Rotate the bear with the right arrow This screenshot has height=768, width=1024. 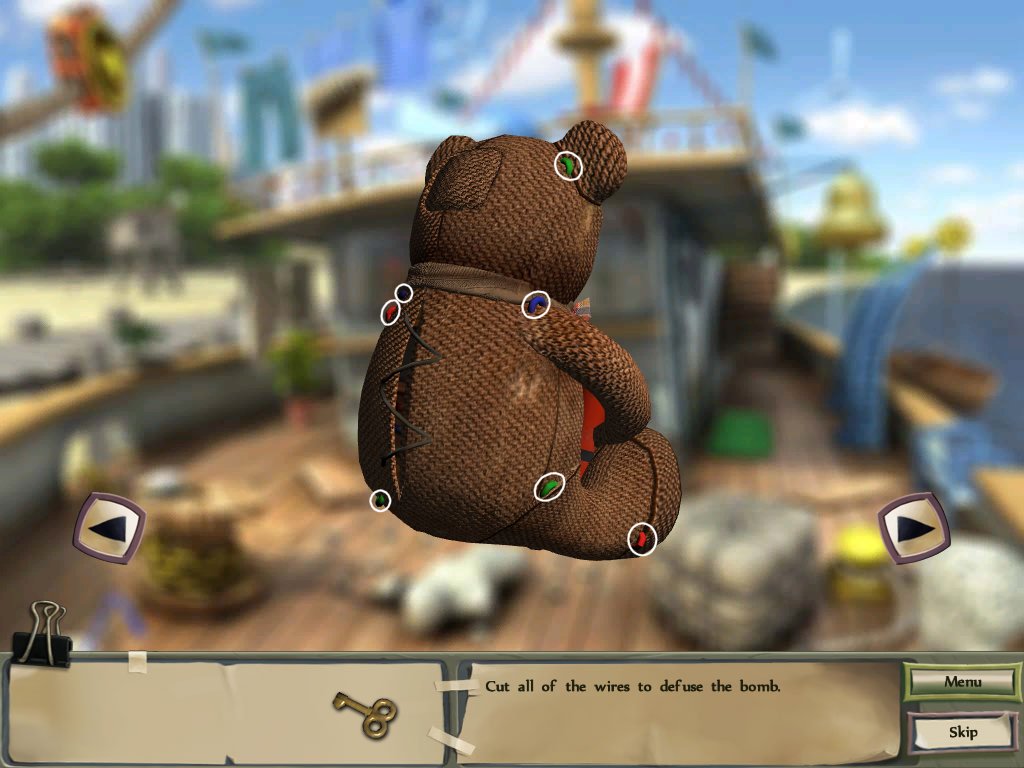913,527
